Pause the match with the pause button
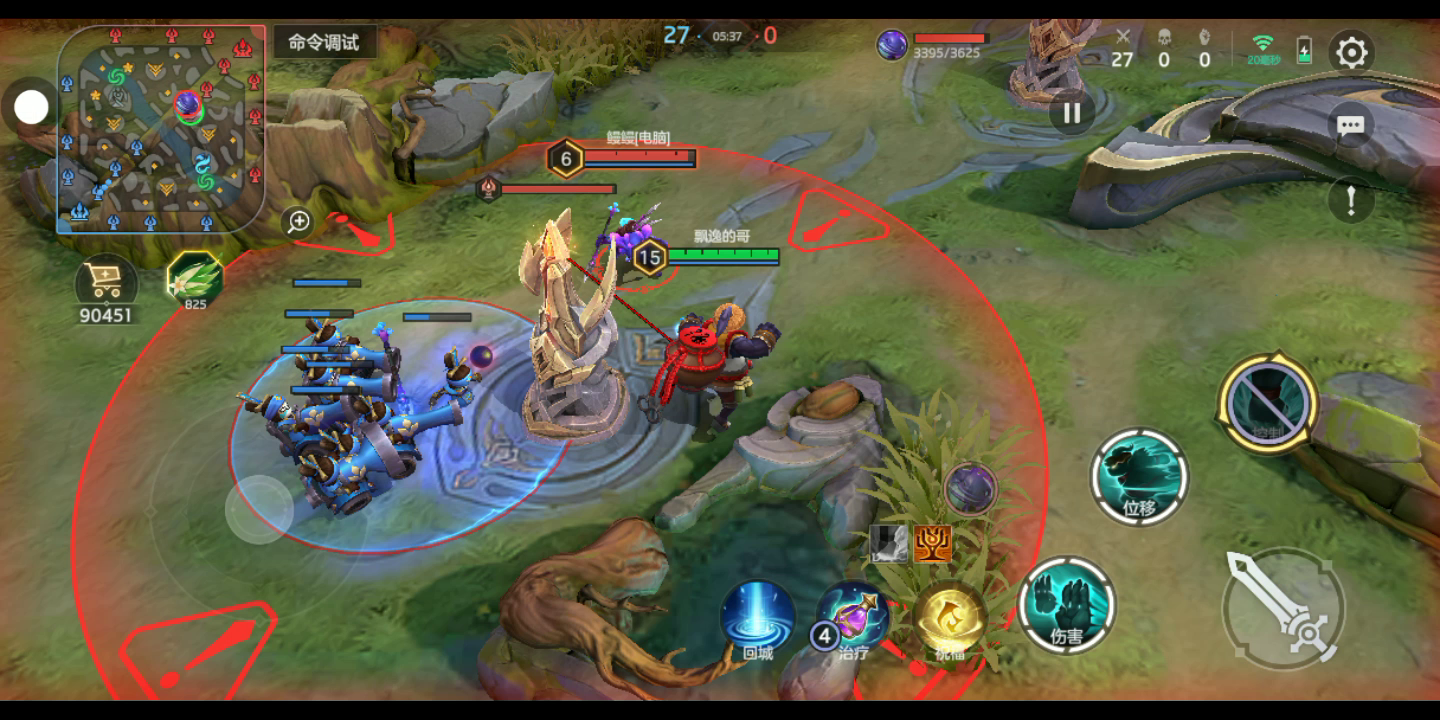This screenshot has width=1440, height=720. point(1072,113)
